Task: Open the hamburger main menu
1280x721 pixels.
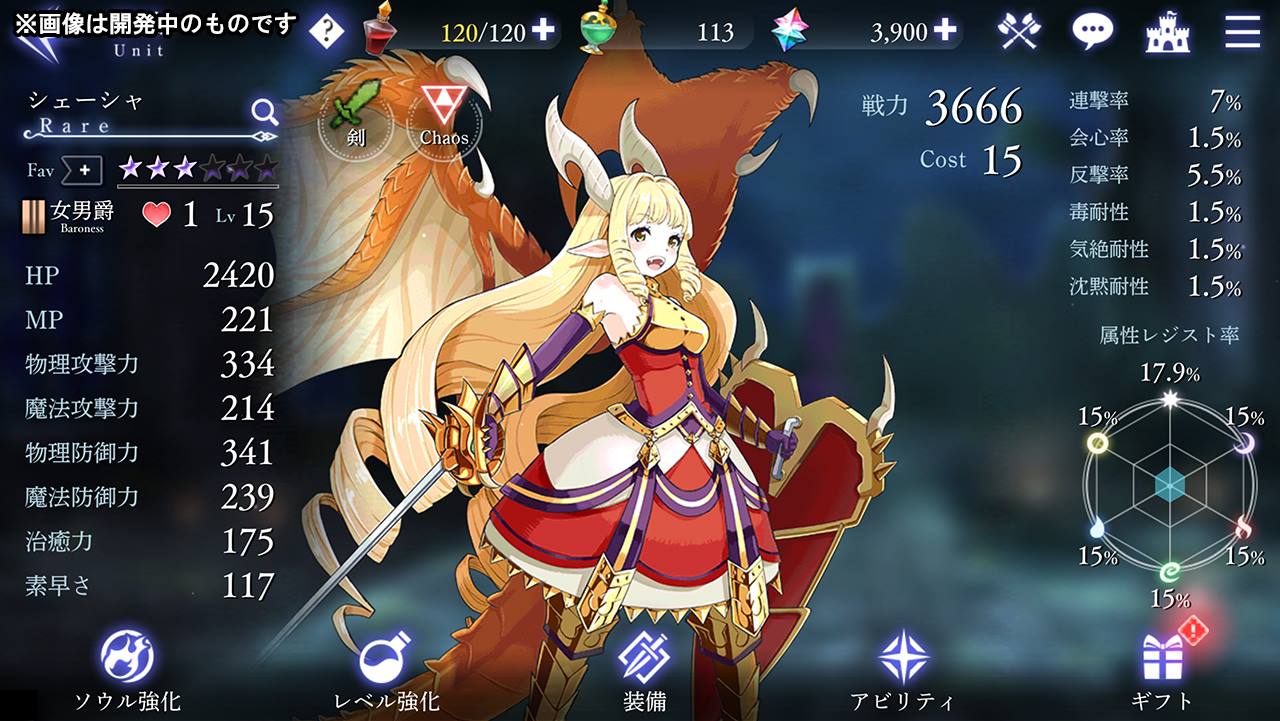Action: [1242, 32]
